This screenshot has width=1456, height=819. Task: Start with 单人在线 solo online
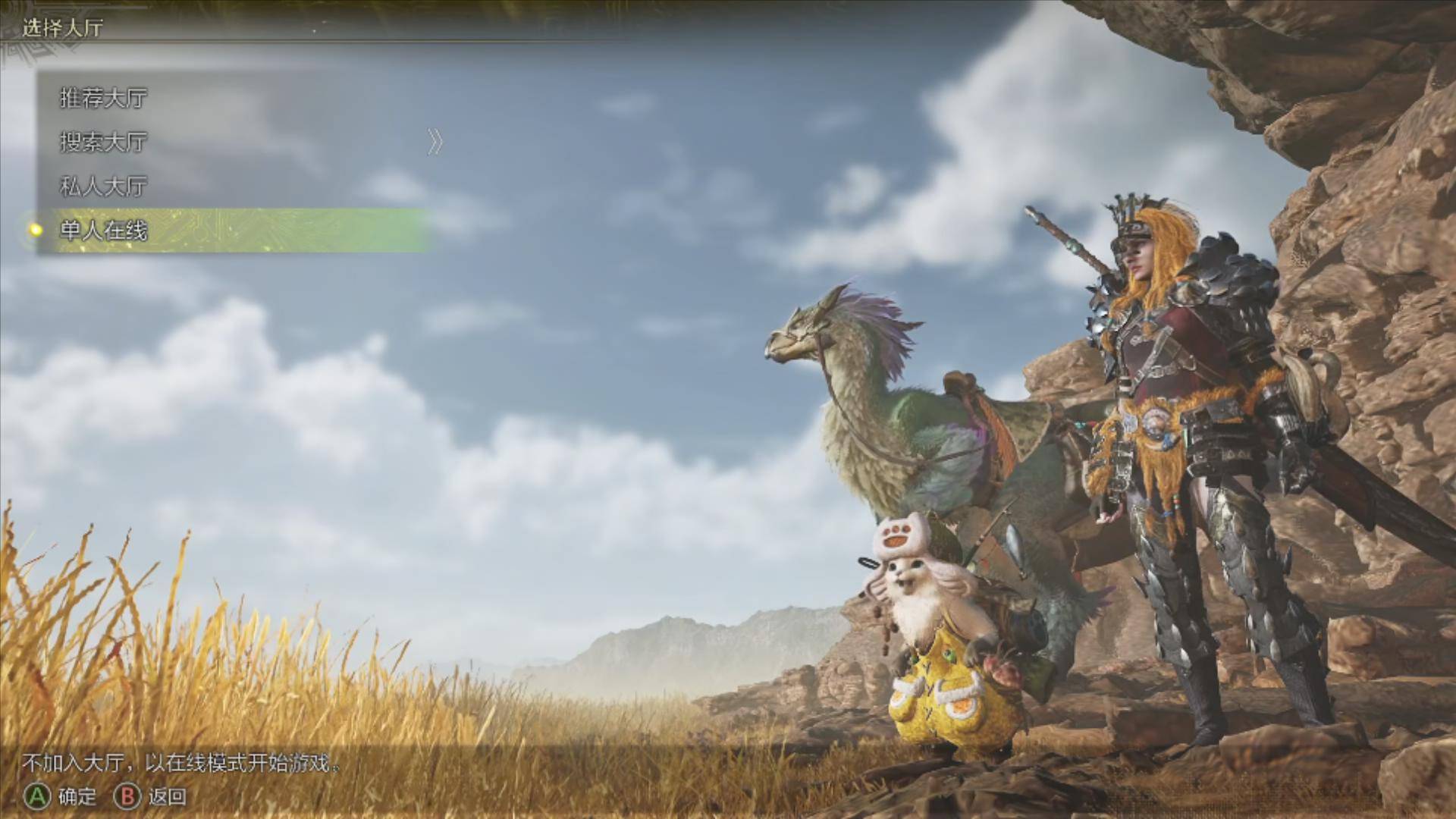[103, 230]
